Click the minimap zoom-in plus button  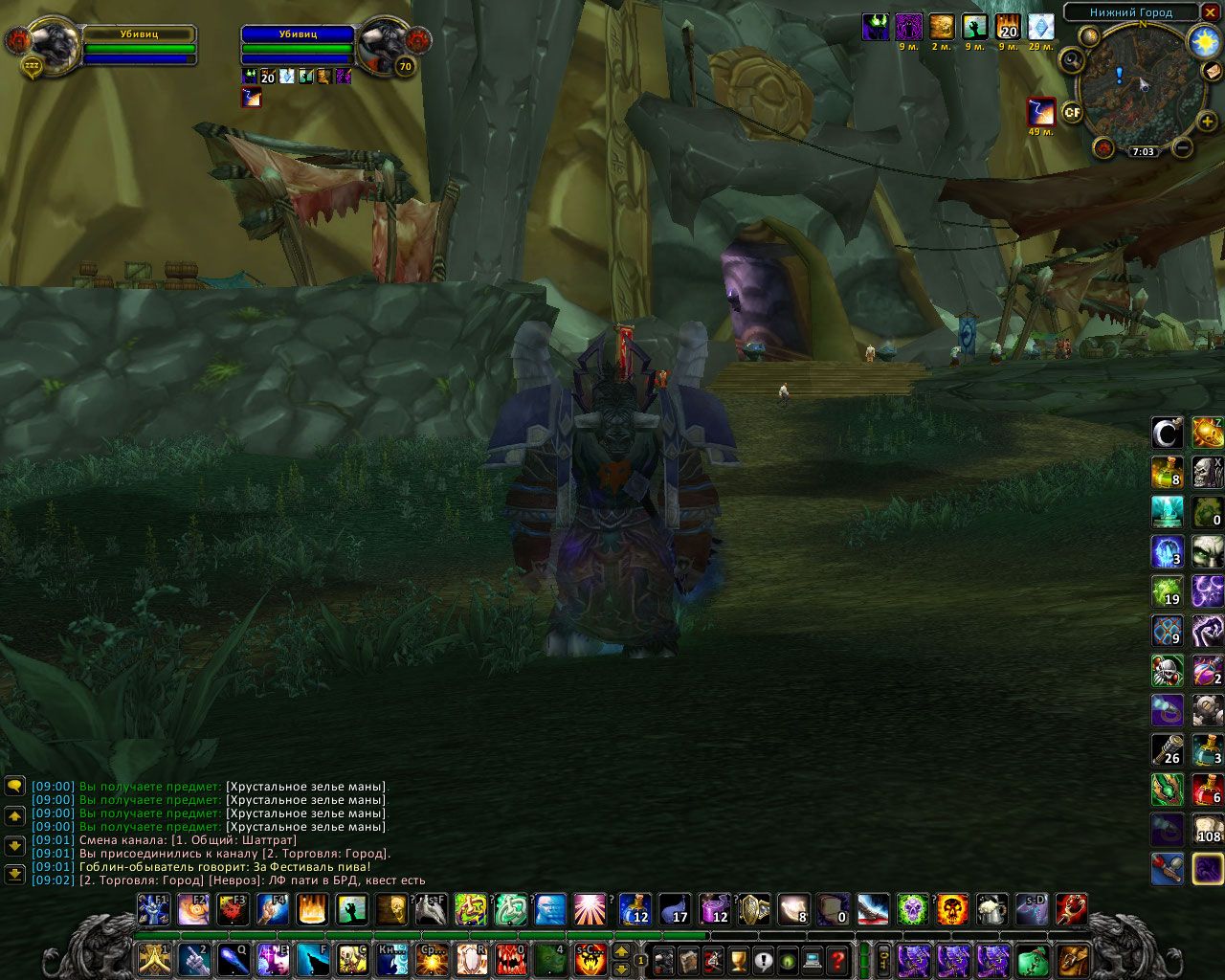click(x=1208, y=122)
